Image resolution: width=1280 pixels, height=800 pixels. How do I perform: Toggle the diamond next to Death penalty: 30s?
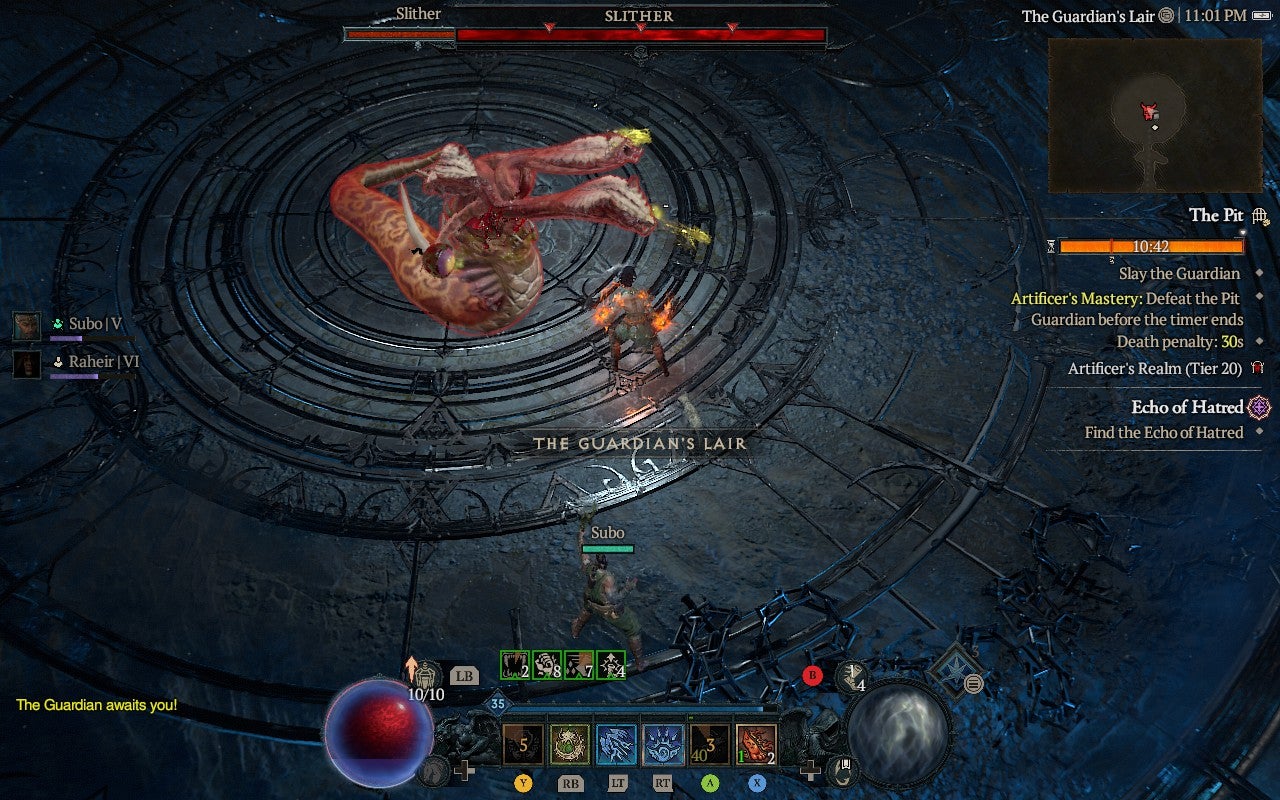1259,341
